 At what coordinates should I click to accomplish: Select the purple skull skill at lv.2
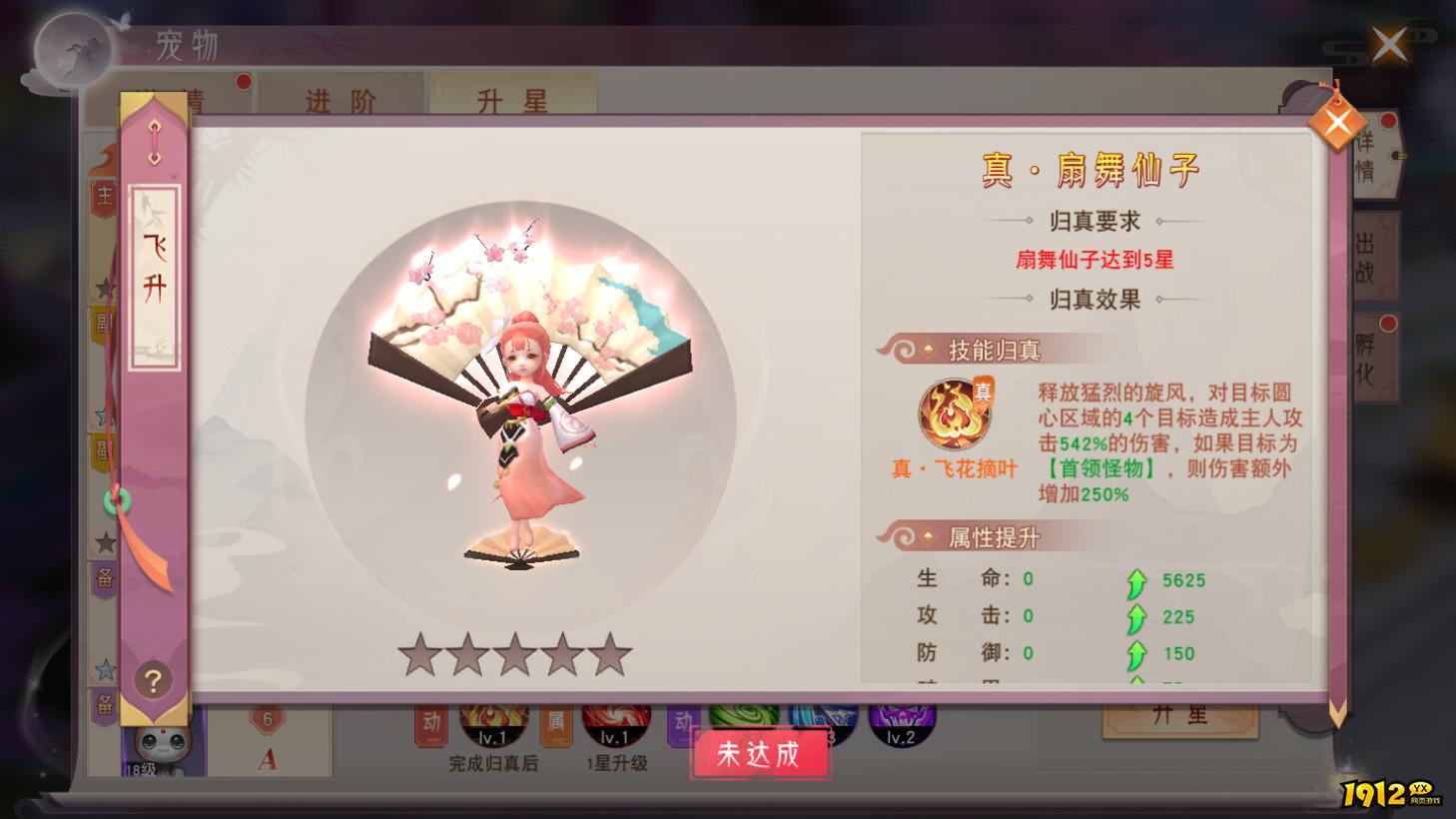[x=901, y=719]
